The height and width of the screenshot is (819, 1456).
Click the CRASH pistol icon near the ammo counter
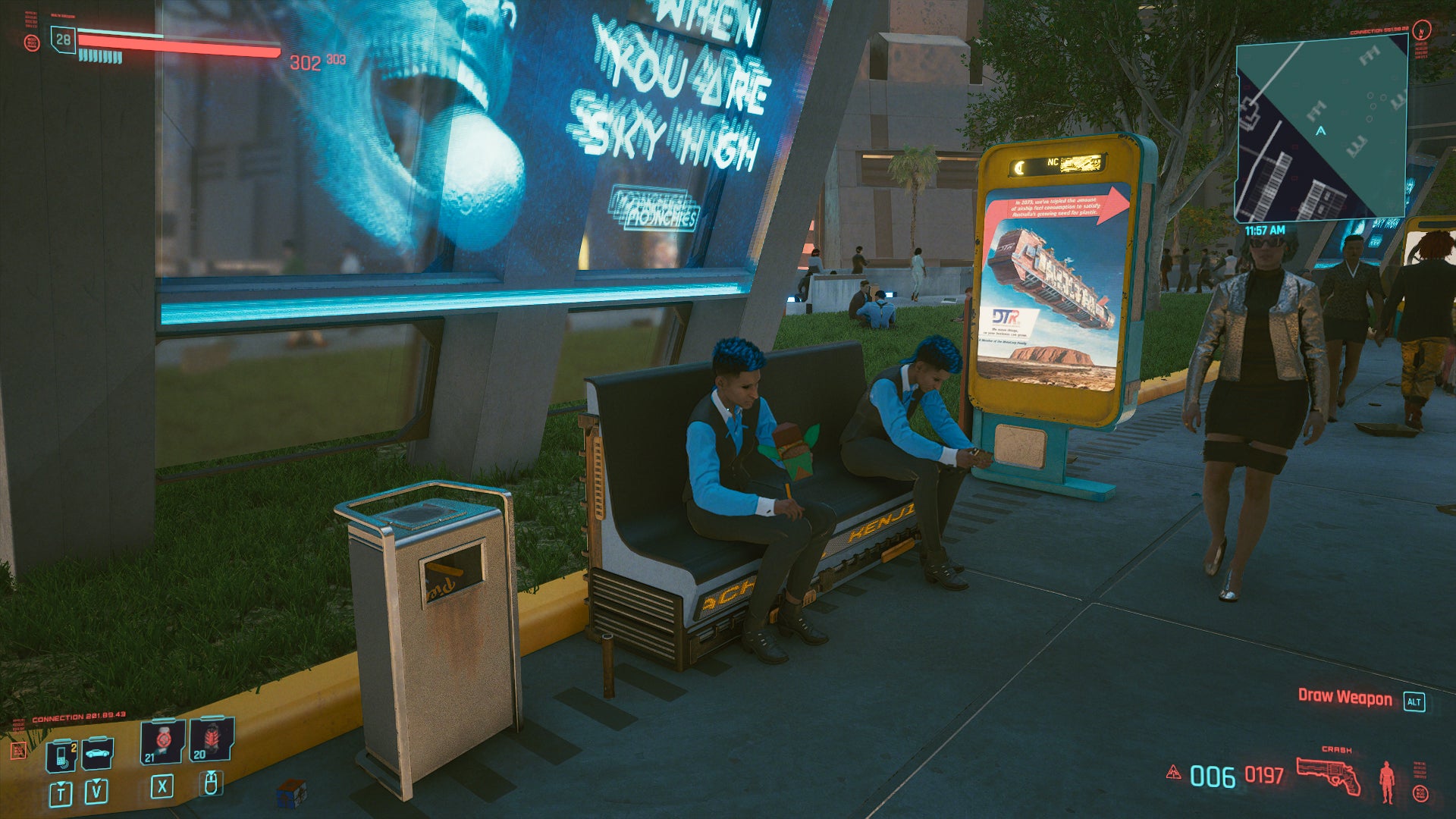tap(1329, 775)
